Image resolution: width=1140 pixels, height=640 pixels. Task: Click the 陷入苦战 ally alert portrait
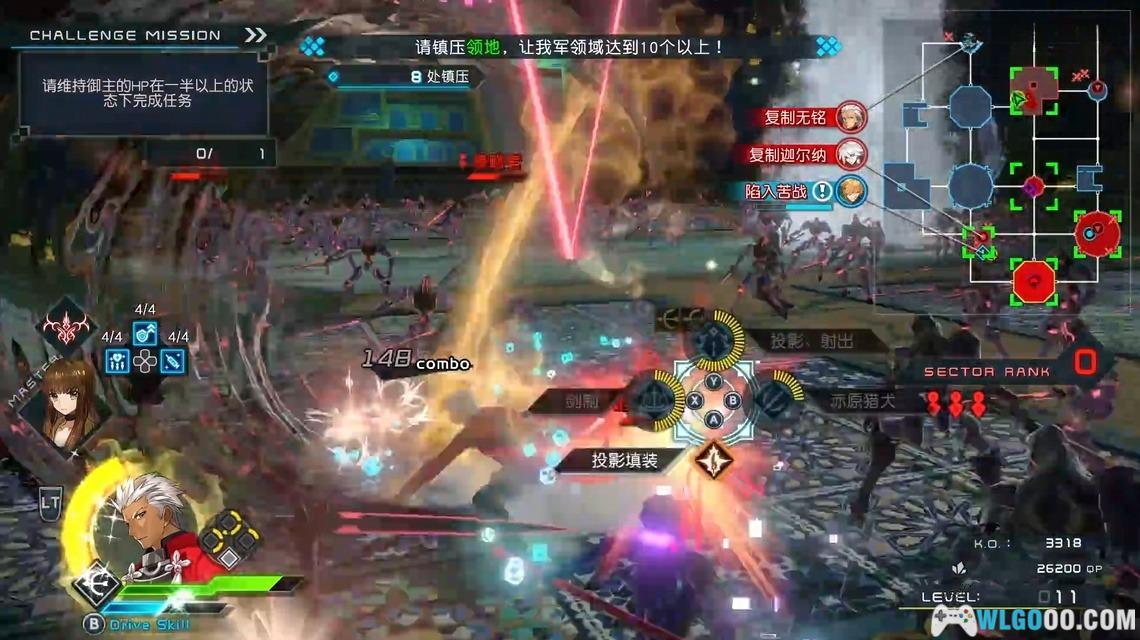pyautogui.click(x=851, y=190)
